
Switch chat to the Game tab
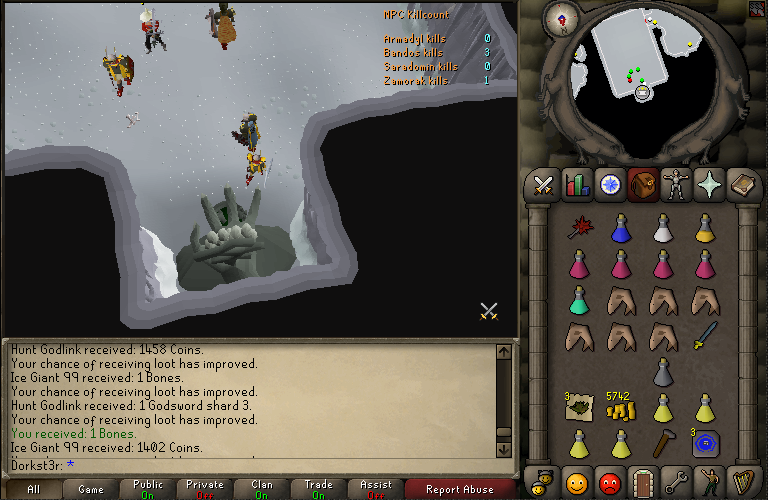coord(91,490)
